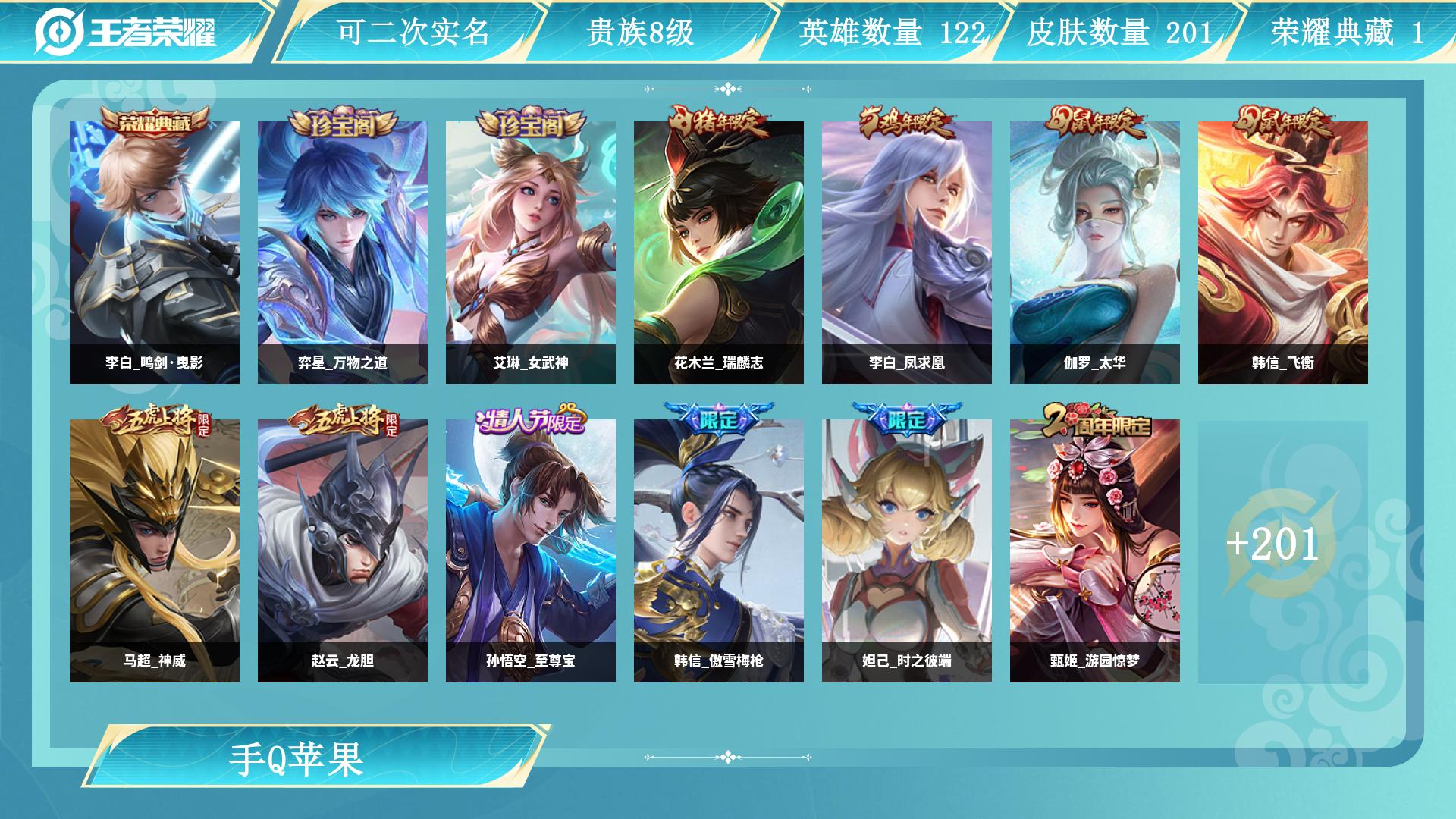Screen dimensions: 1456x819
Task: Click the 手Q苹果 platform label
Action: 297,758
